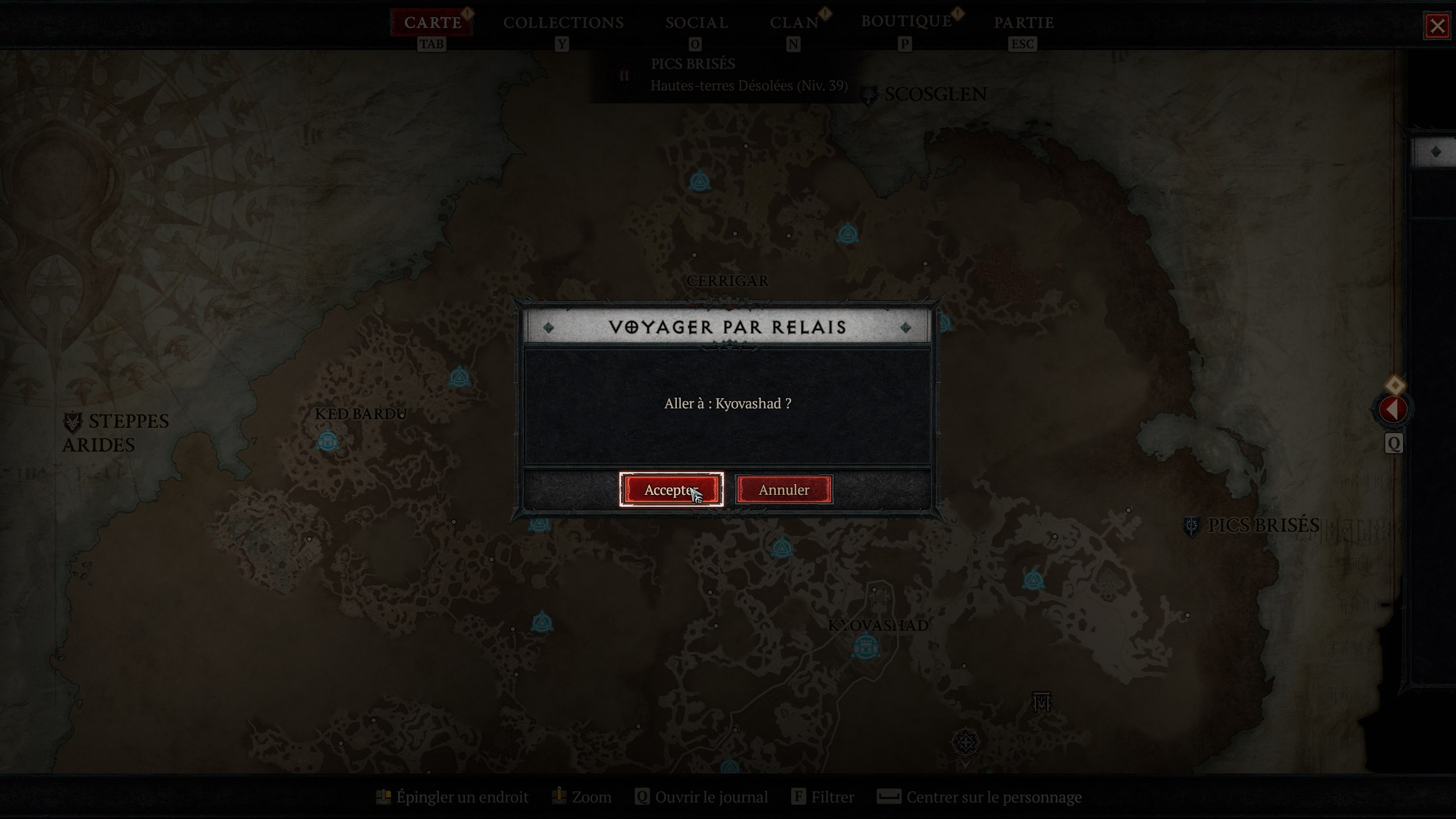The image size is (1456, 819).
Task: Click the Scosglen region crest icon
Action: pyautogui.click(x=867, y=94)
